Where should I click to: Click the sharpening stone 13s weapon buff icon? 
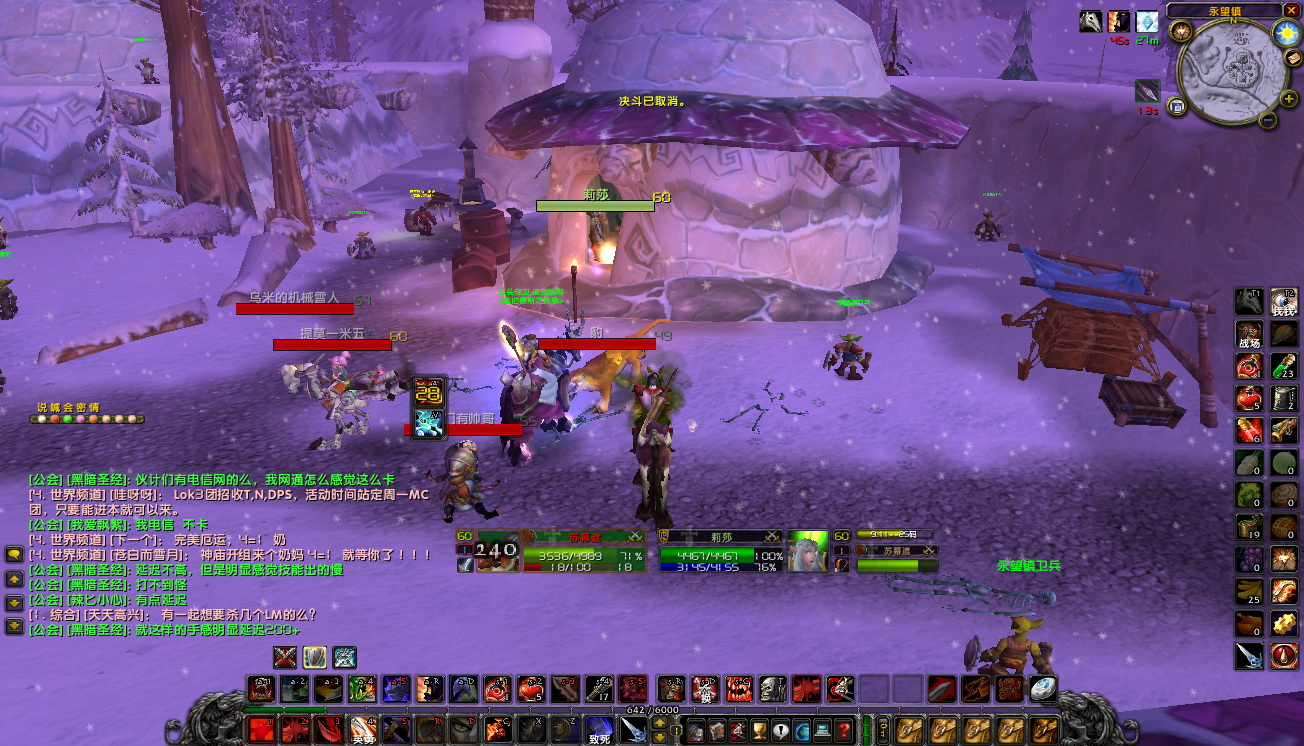[x=1148, y=93]
